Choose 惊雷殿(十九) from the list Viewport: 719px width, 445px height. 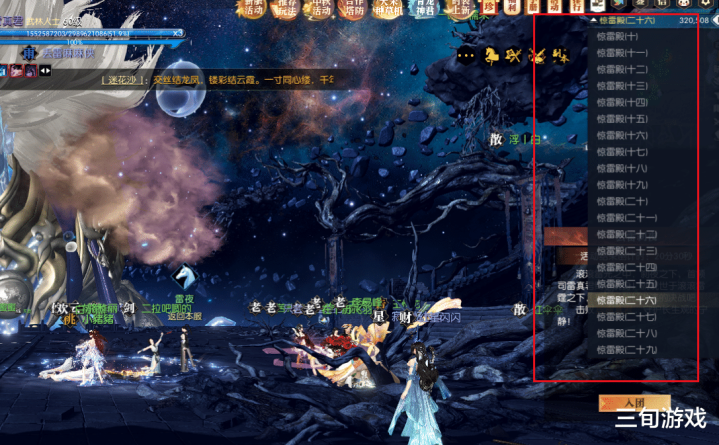(x=622, y=185)
